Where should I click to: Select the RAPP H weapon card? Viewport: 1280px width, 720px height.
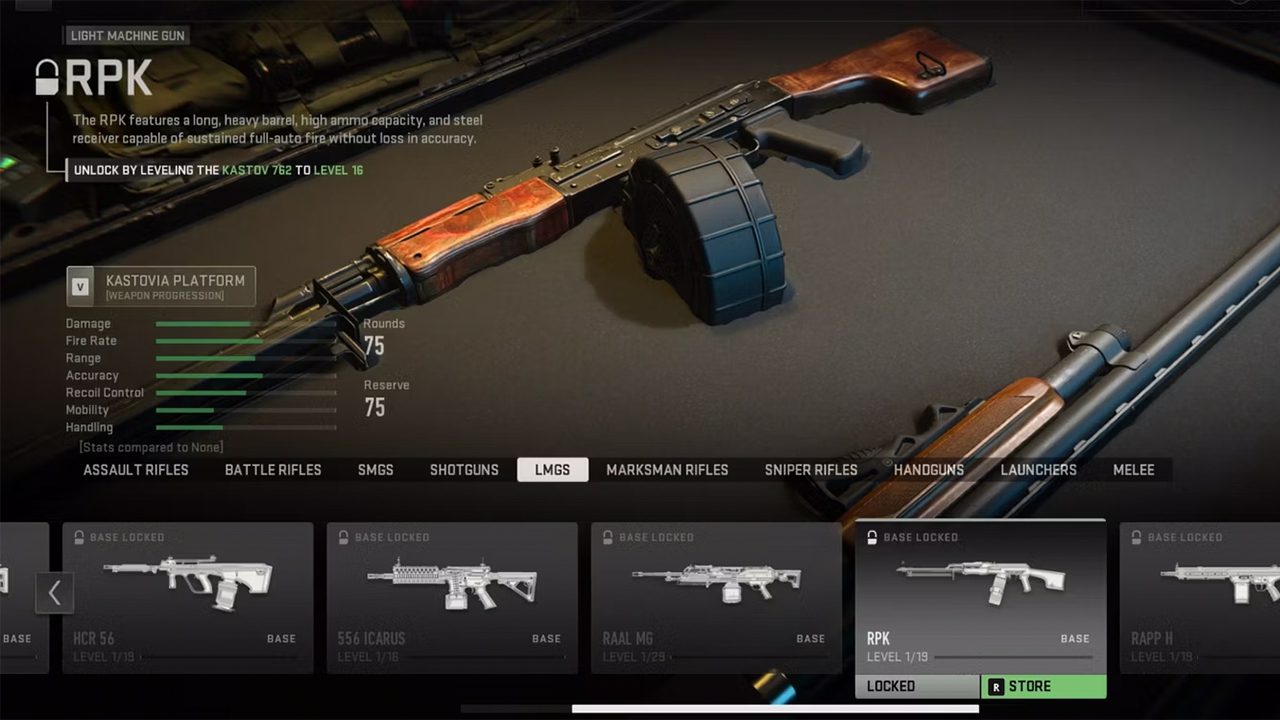pyautogui.click(x=1200, y=597)
